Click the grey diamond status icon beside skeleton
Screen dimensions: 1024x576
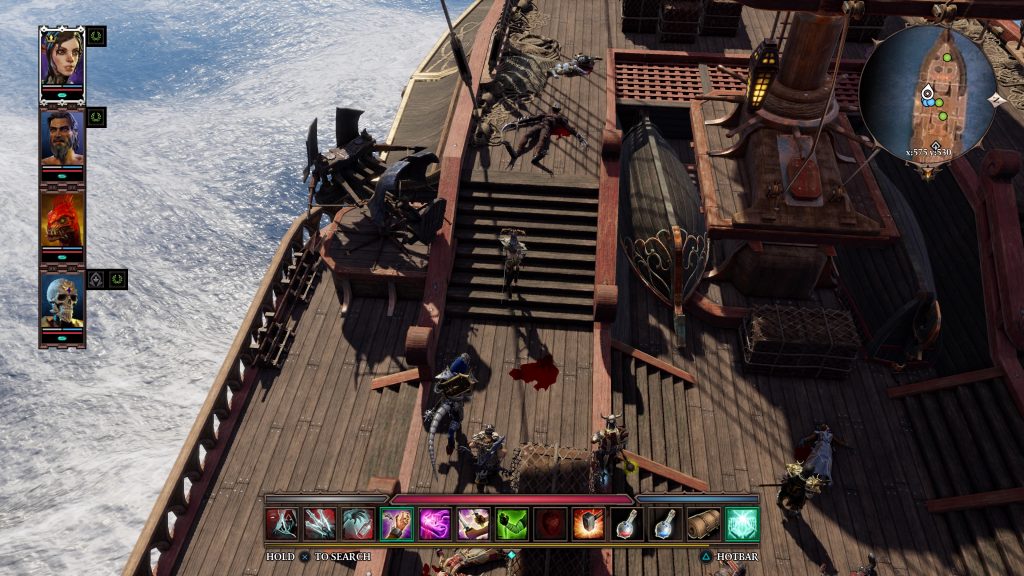97,280
